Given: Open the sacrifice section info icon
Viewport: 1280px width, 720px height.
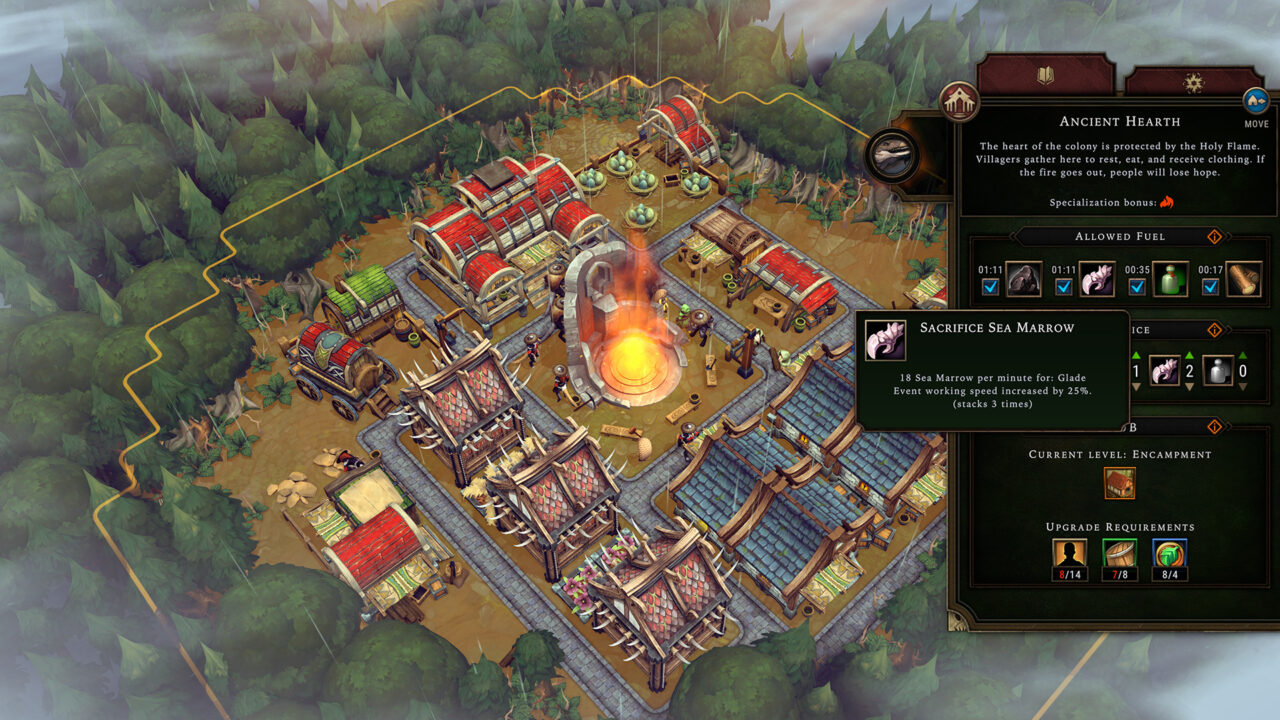Looking at the screenshot, I should coord(1215,329).
